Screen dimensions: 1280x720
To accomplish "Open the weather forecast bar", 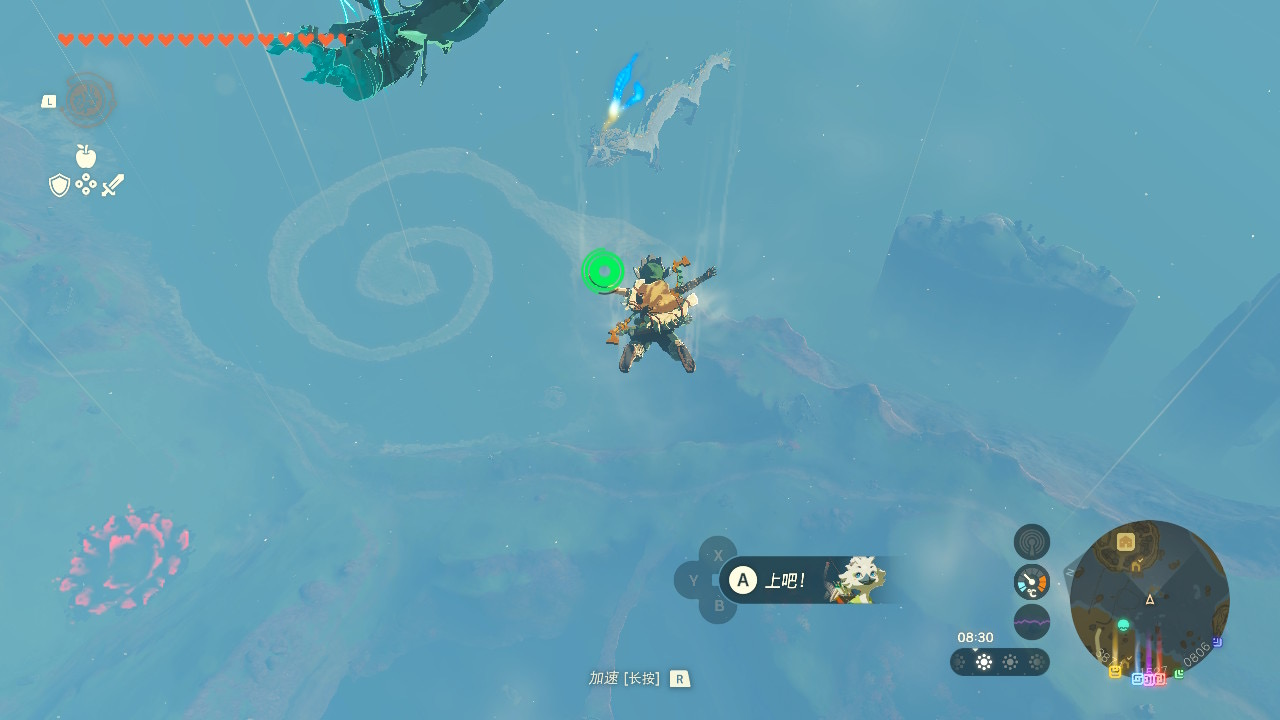I will pos(999,662).
